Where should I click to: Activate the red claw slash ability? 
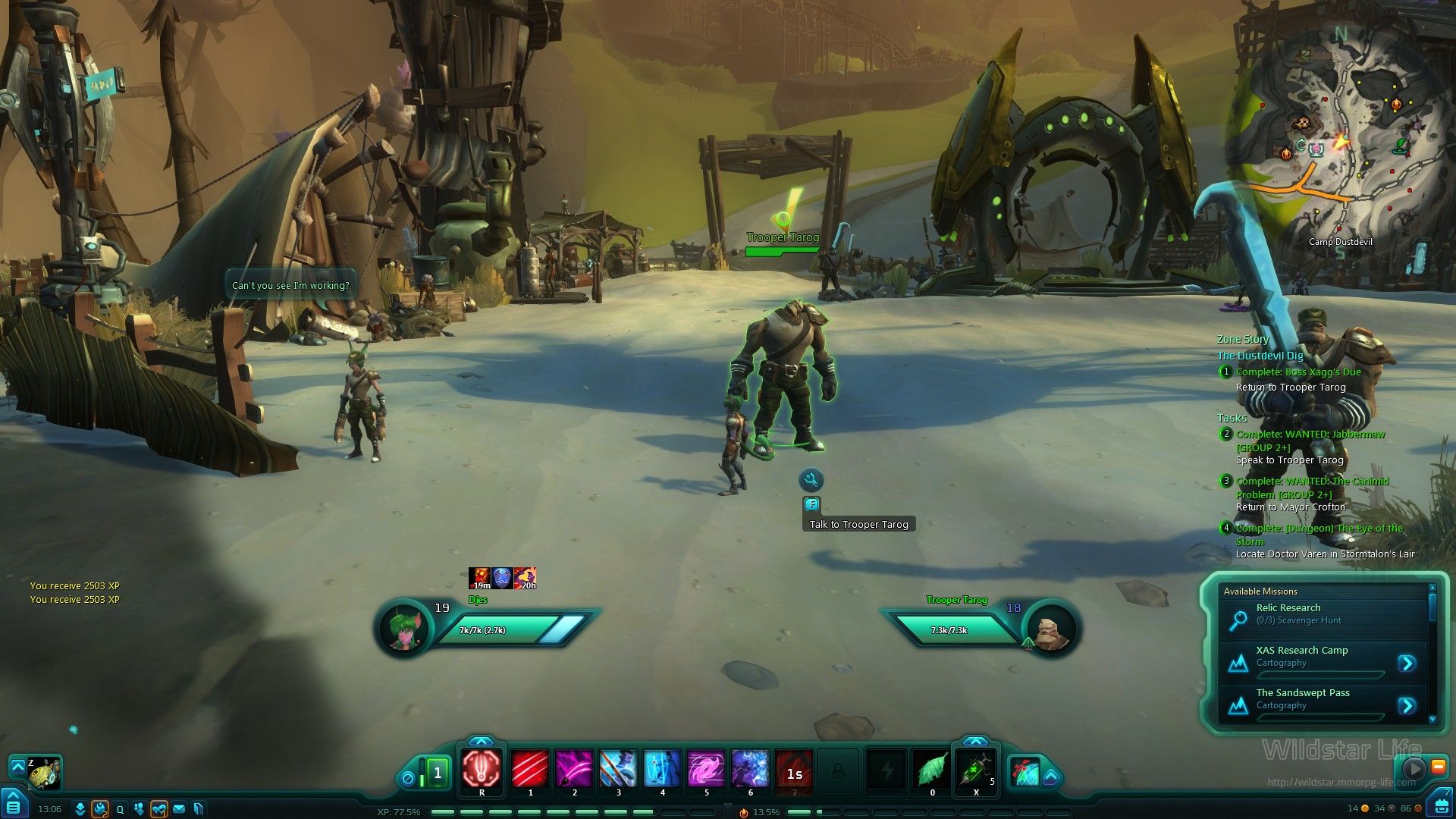[x=530, y=770]
